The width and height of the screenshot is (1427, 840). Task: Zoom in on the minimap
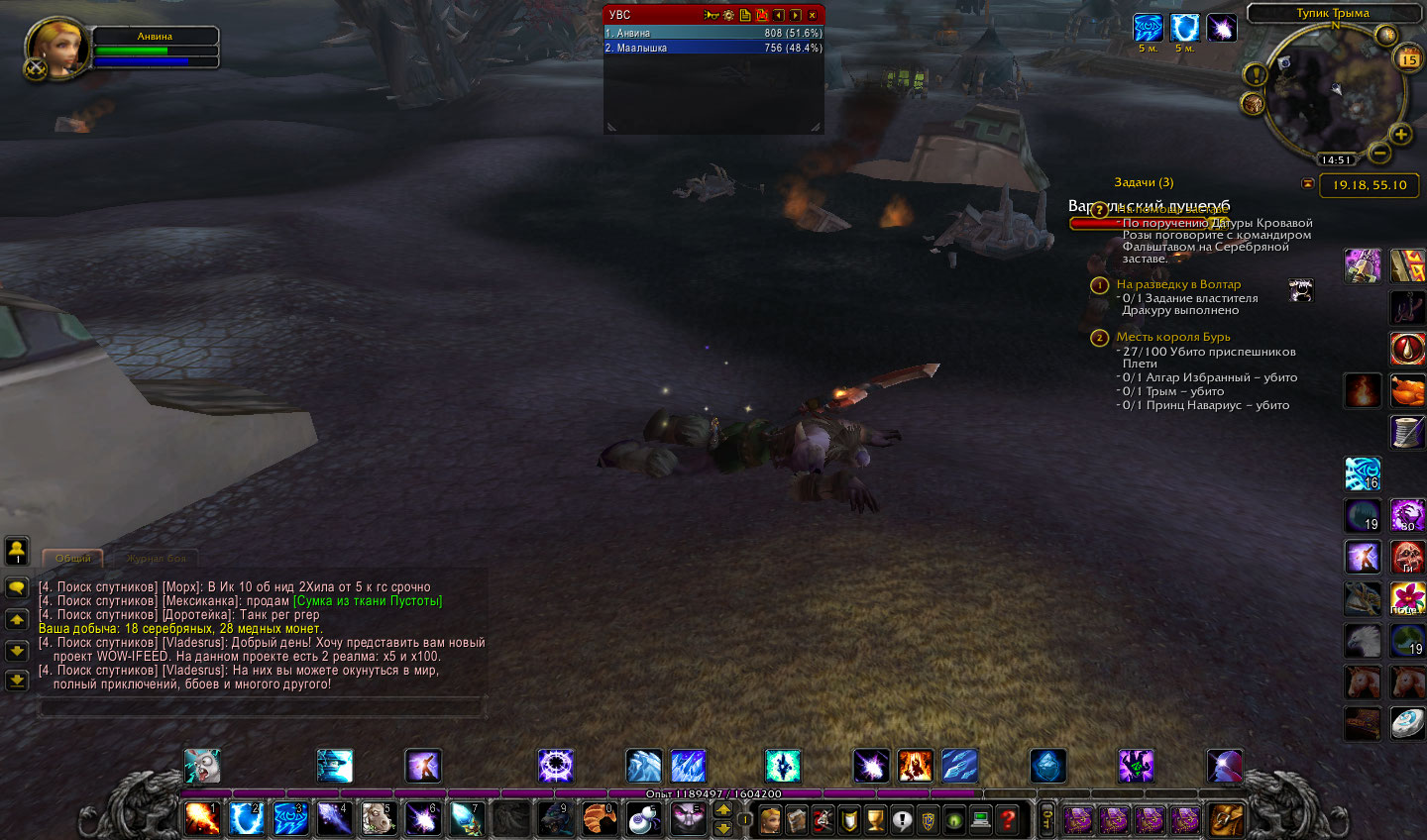(1401, 134)
